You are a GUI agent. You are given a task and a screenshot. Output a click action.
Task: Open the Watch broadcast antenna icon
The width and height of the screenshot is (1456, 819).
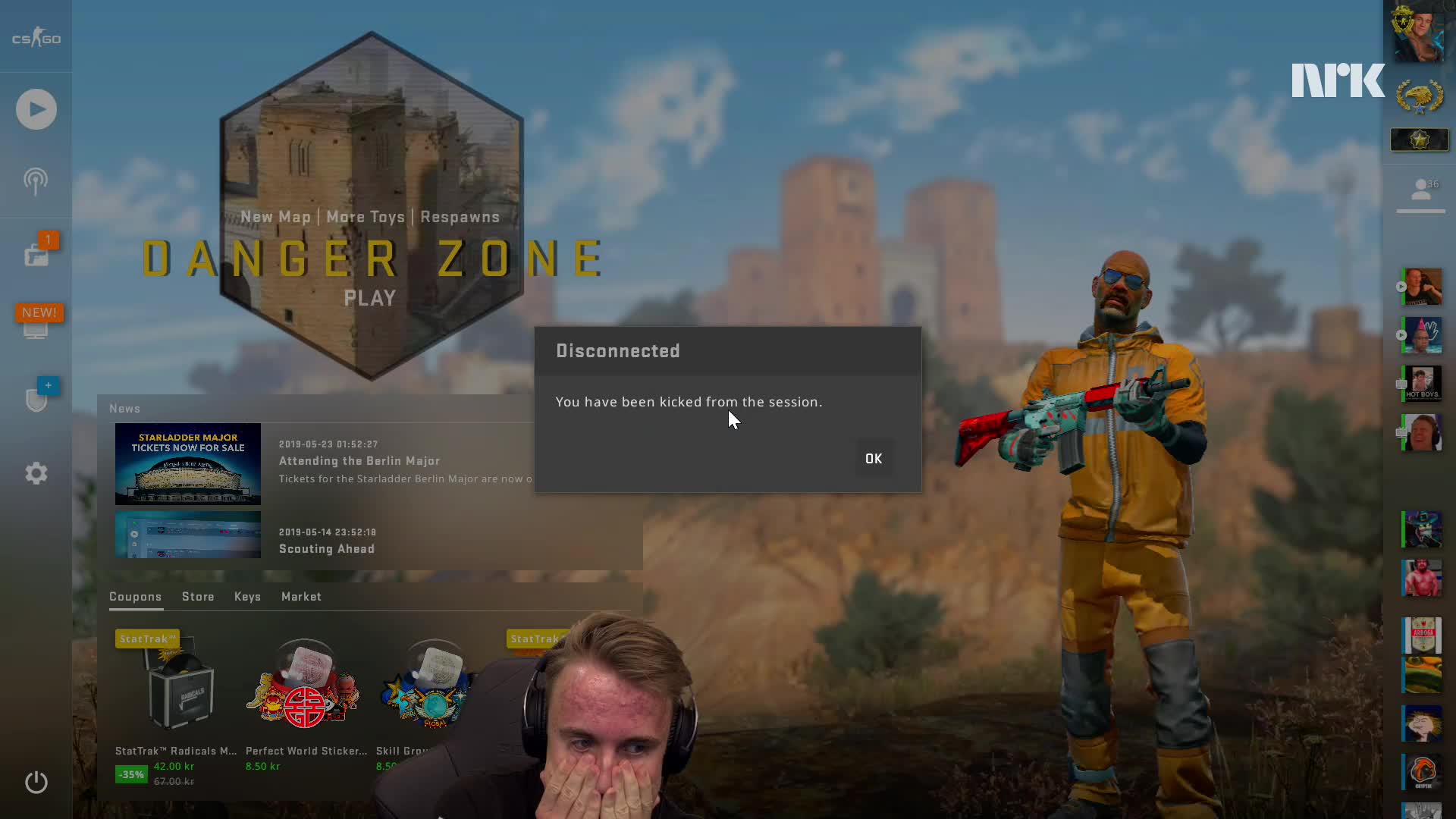pyautogui.click(x=36, y=181)
